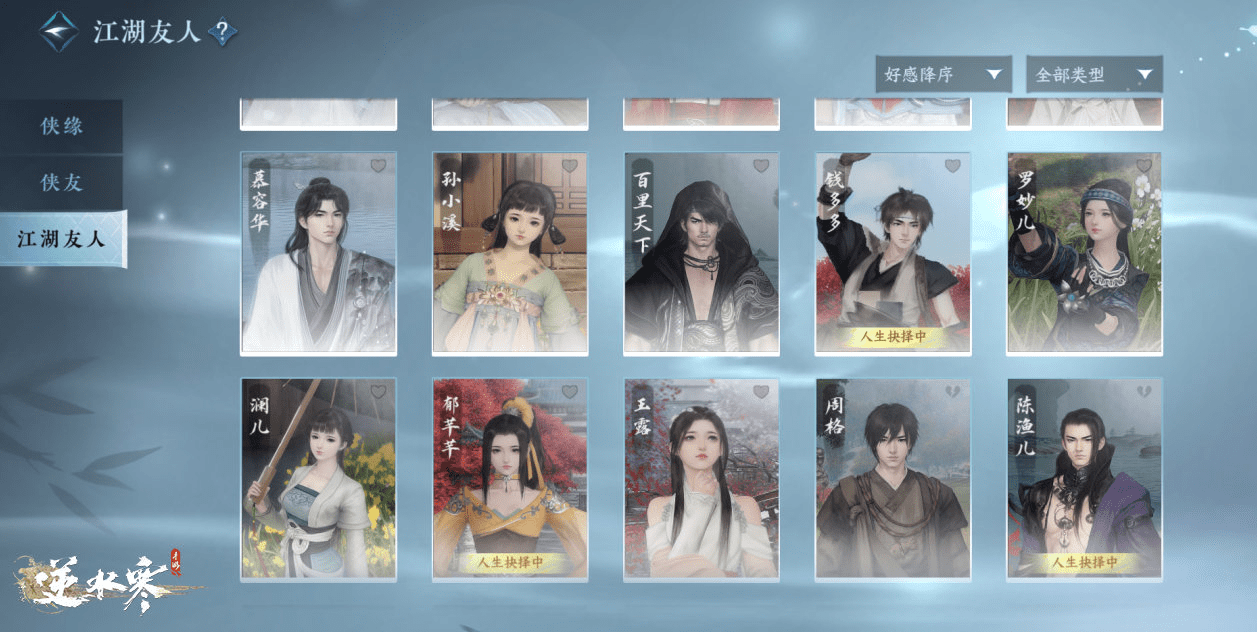Open the 好感降序 sort dropdown

tap(942, 75)
